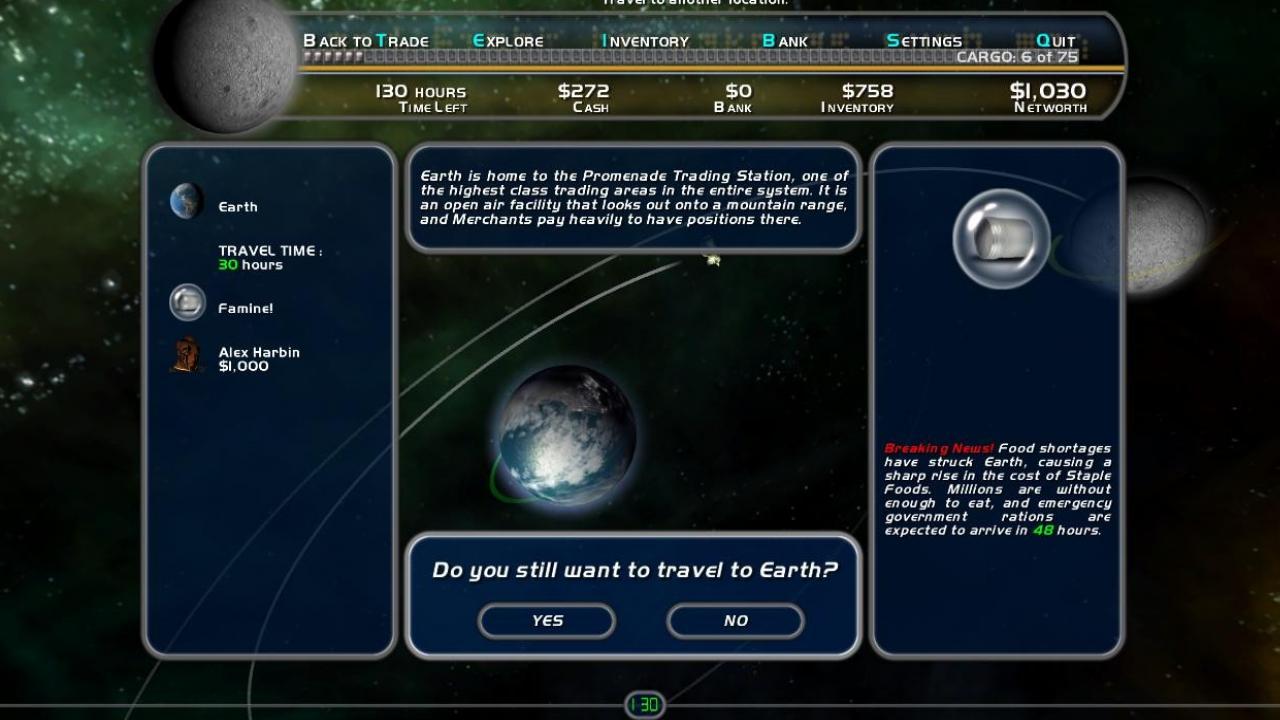Click the food canister icon in right panel
This screenshot has height=720, width=1280.
(998, 237)
